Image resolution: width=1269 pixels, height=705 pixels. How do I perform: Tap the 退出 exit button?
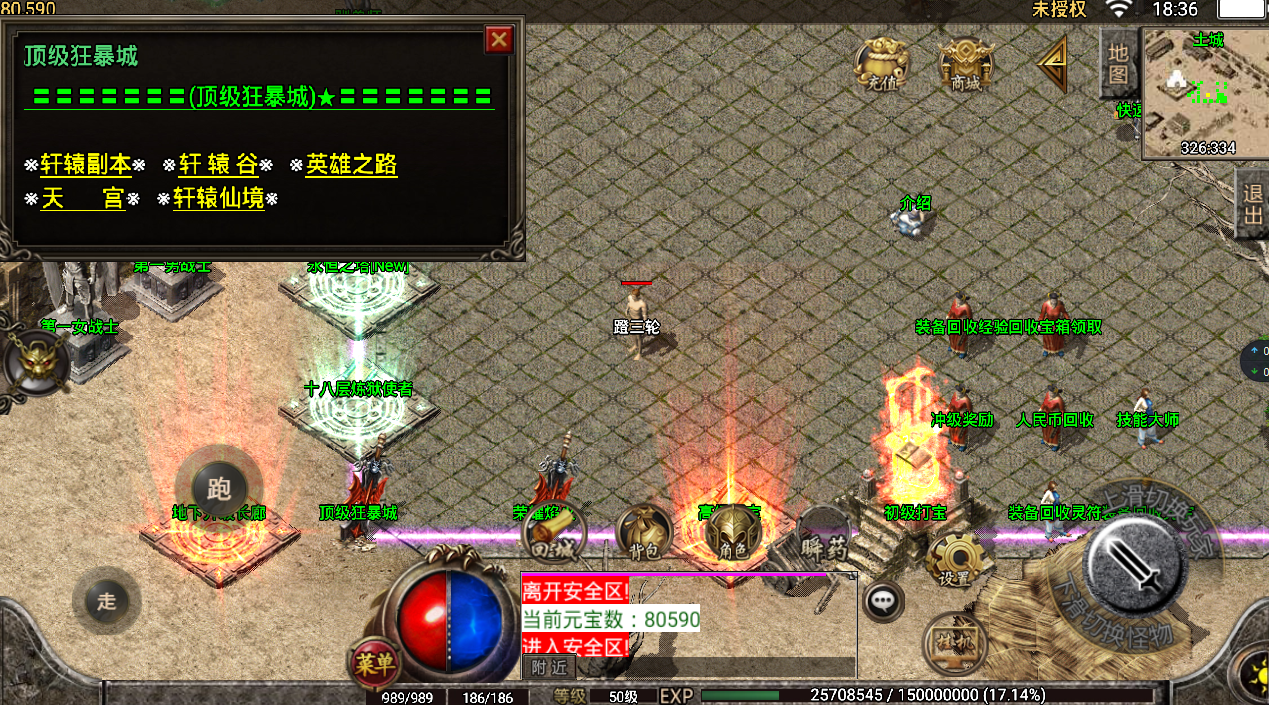pos(1253,203)
